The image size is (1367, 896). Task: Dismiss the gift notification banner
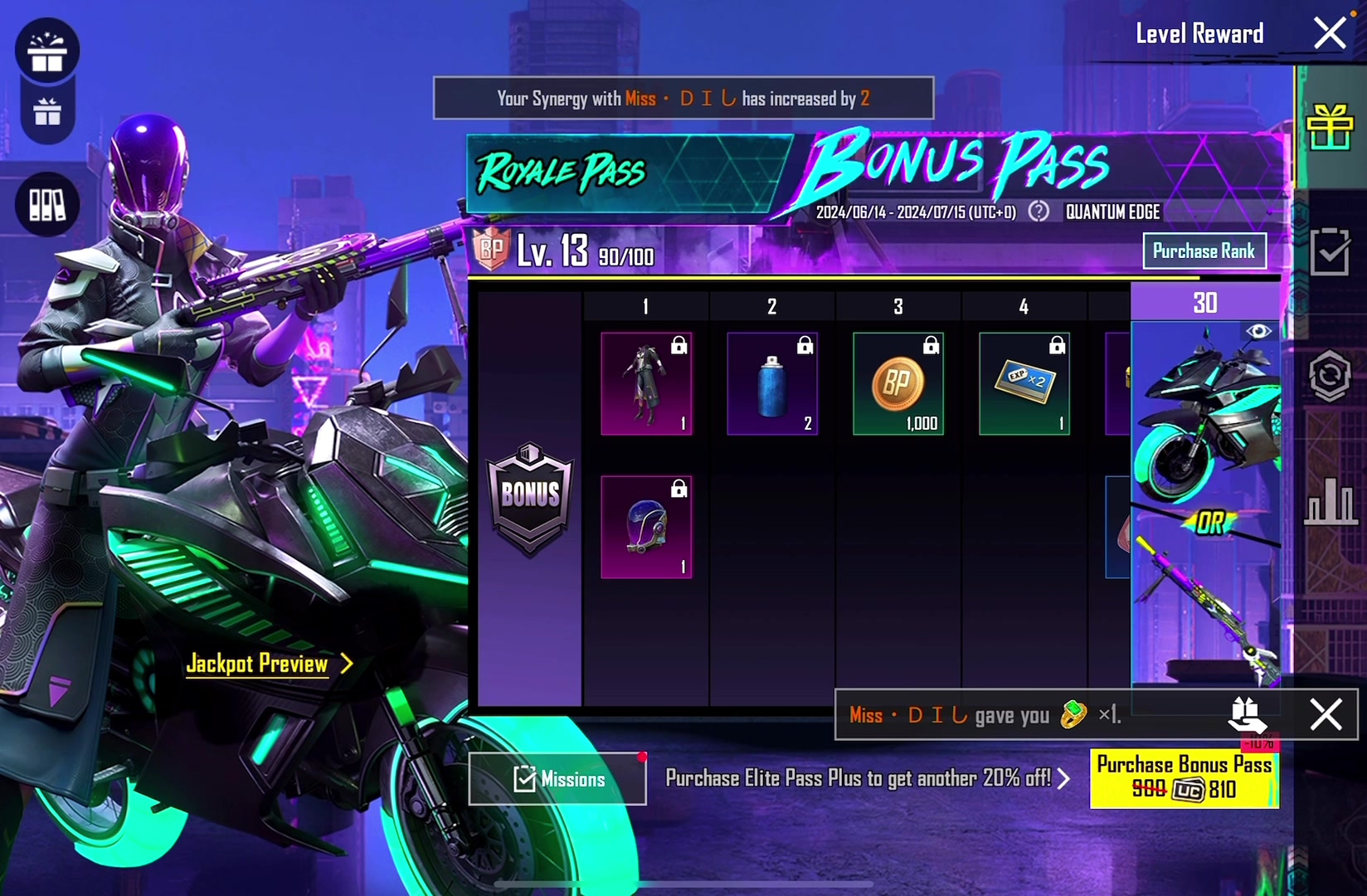click(1326, 714)
